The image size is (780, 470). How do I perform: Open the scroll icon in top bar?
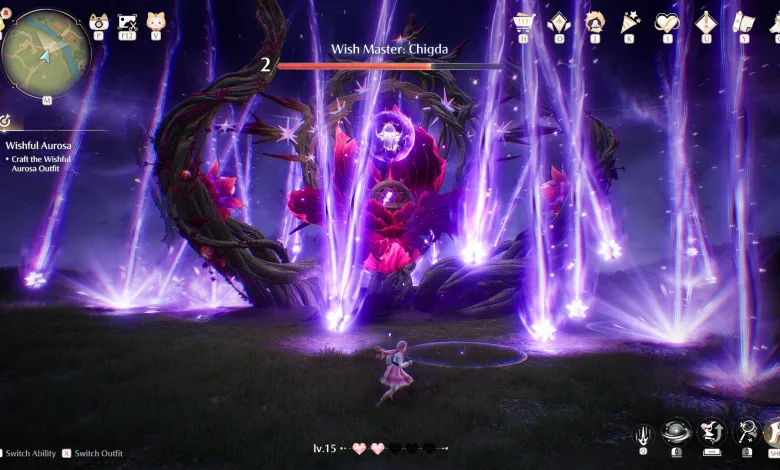coord(743,21)
